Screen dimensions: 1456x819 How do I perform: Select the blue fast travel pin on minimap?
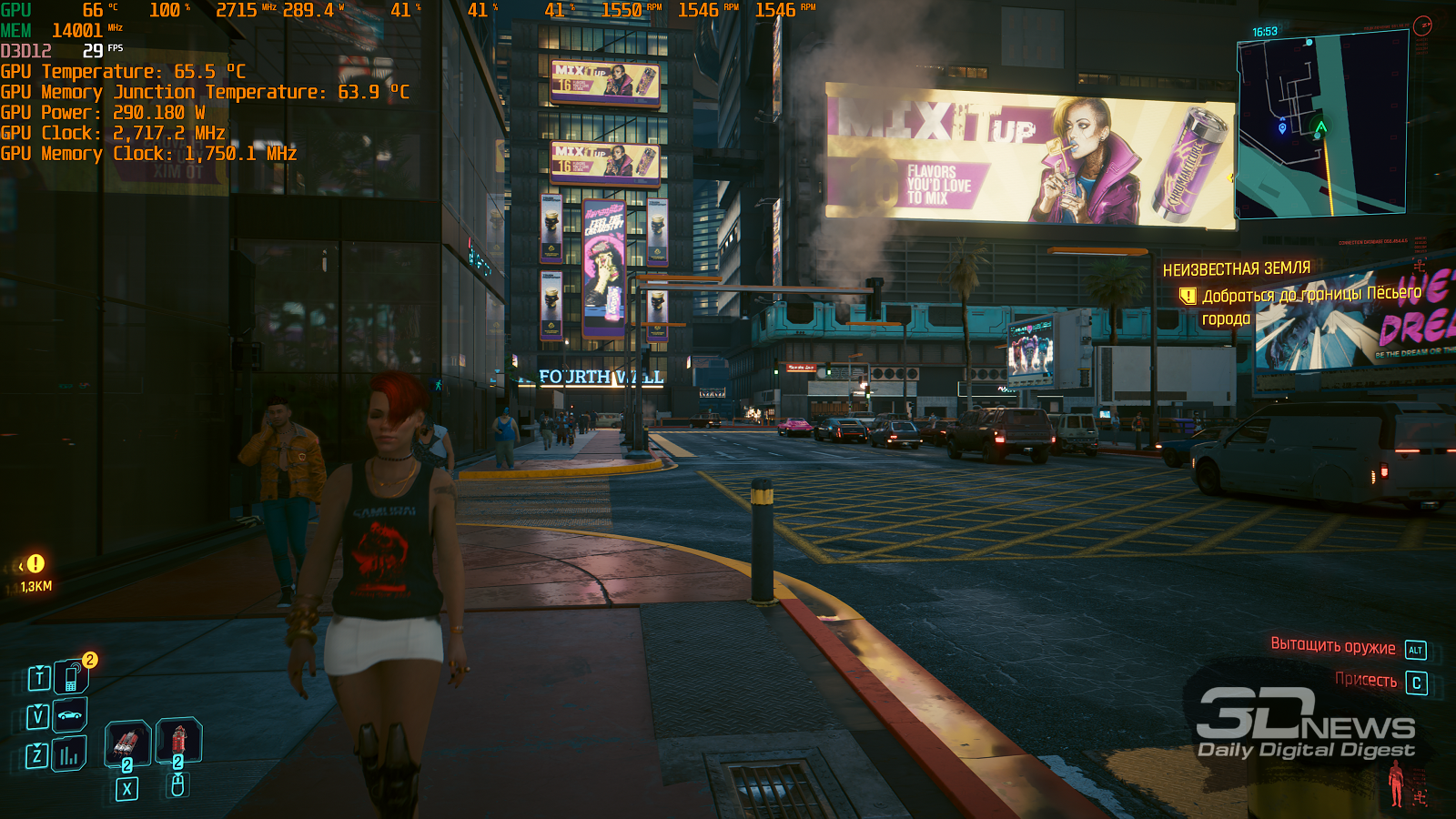(x=1282, y=128)
